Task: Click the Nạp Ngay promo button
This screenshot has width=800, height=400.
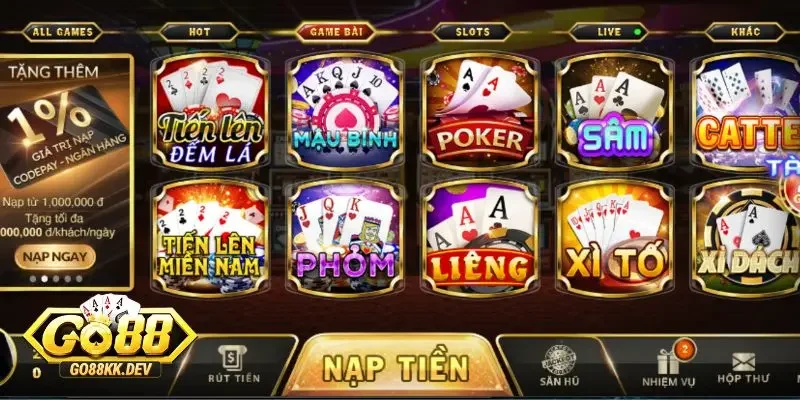Action: tap(56, 256)
